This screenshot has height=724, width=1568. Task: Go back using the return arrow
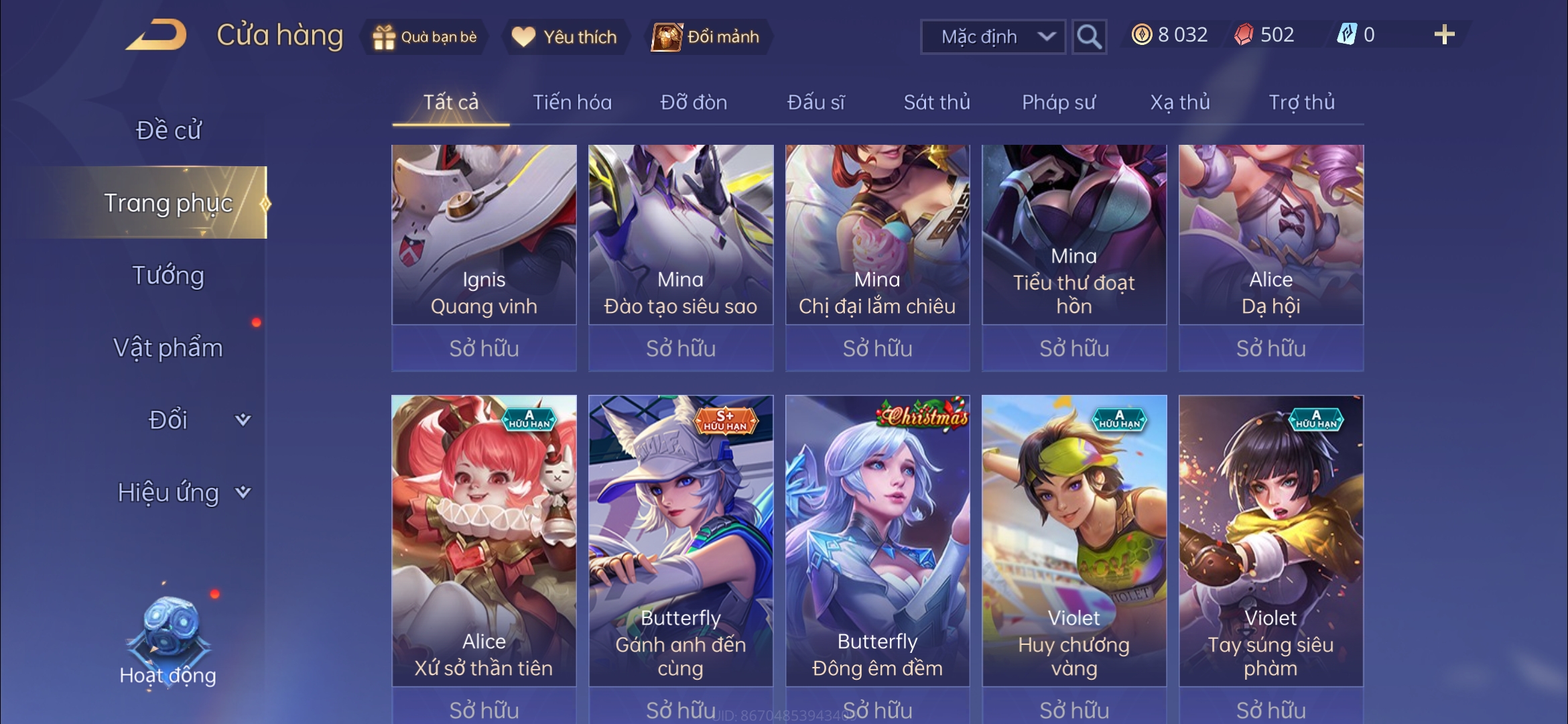(156, 35)
